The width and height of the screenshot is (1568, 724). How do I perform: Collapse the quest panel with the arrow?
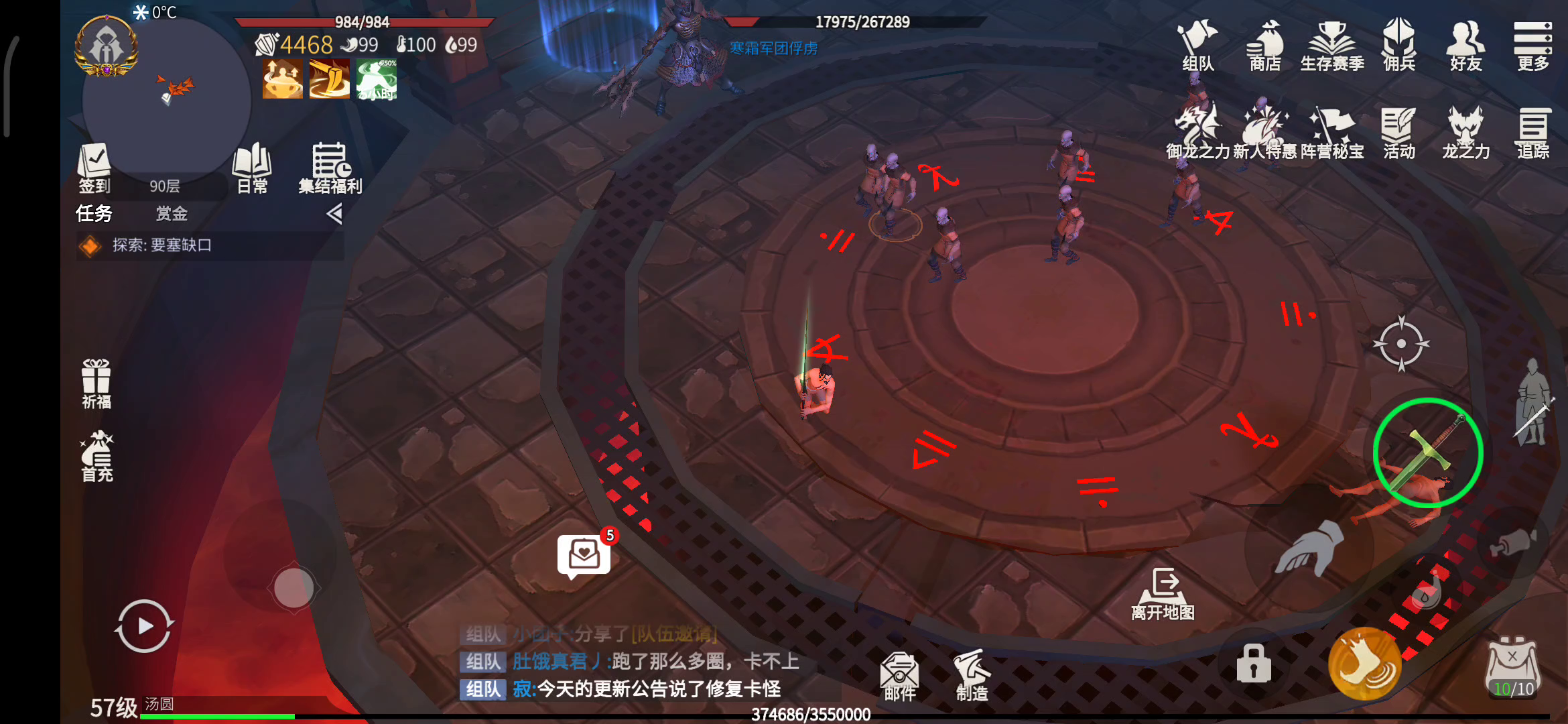point(334,214)
